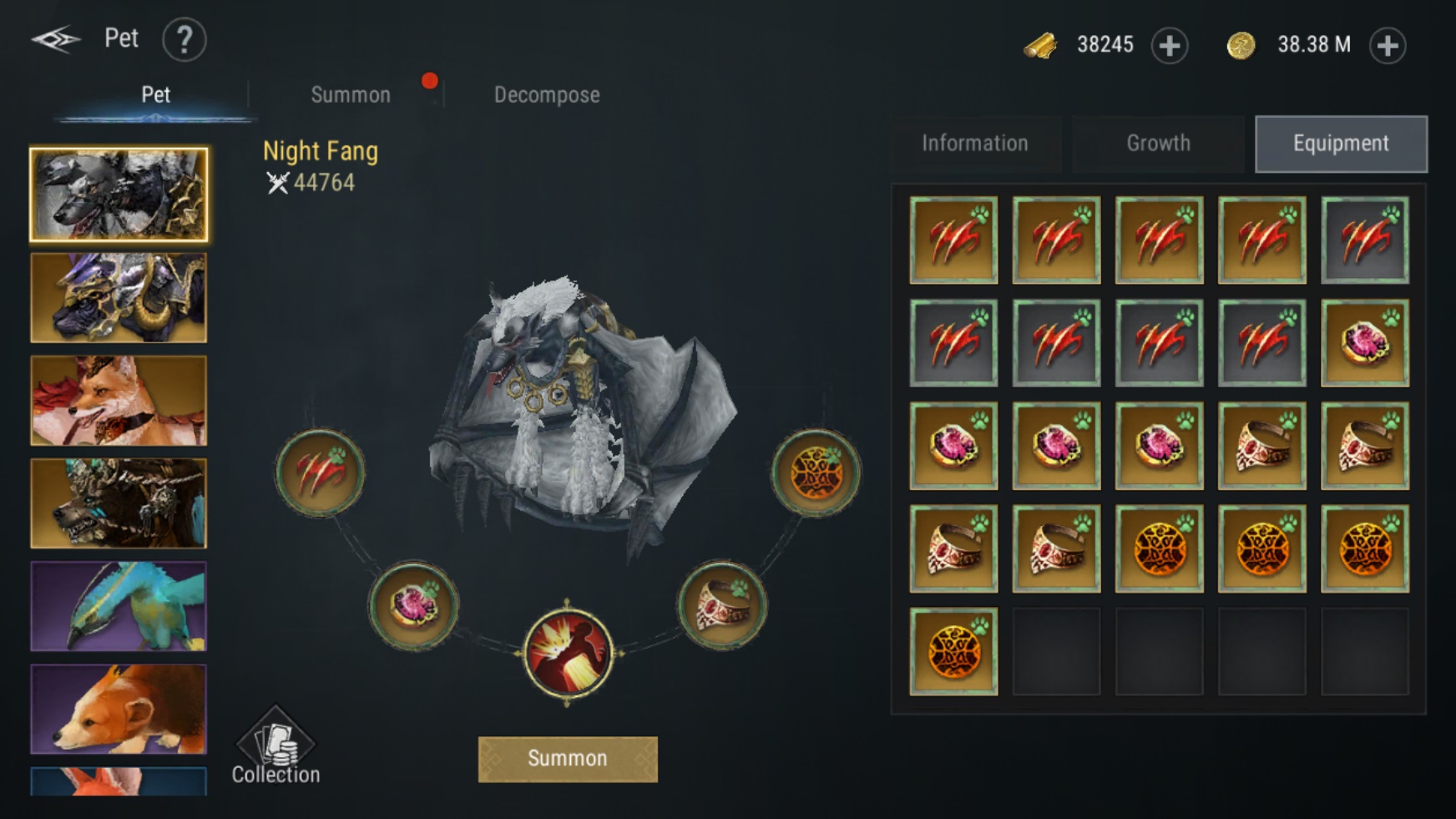Select the Night Fang pet thumbnail
1456x819 pixels.
click(x=119, y=195)
